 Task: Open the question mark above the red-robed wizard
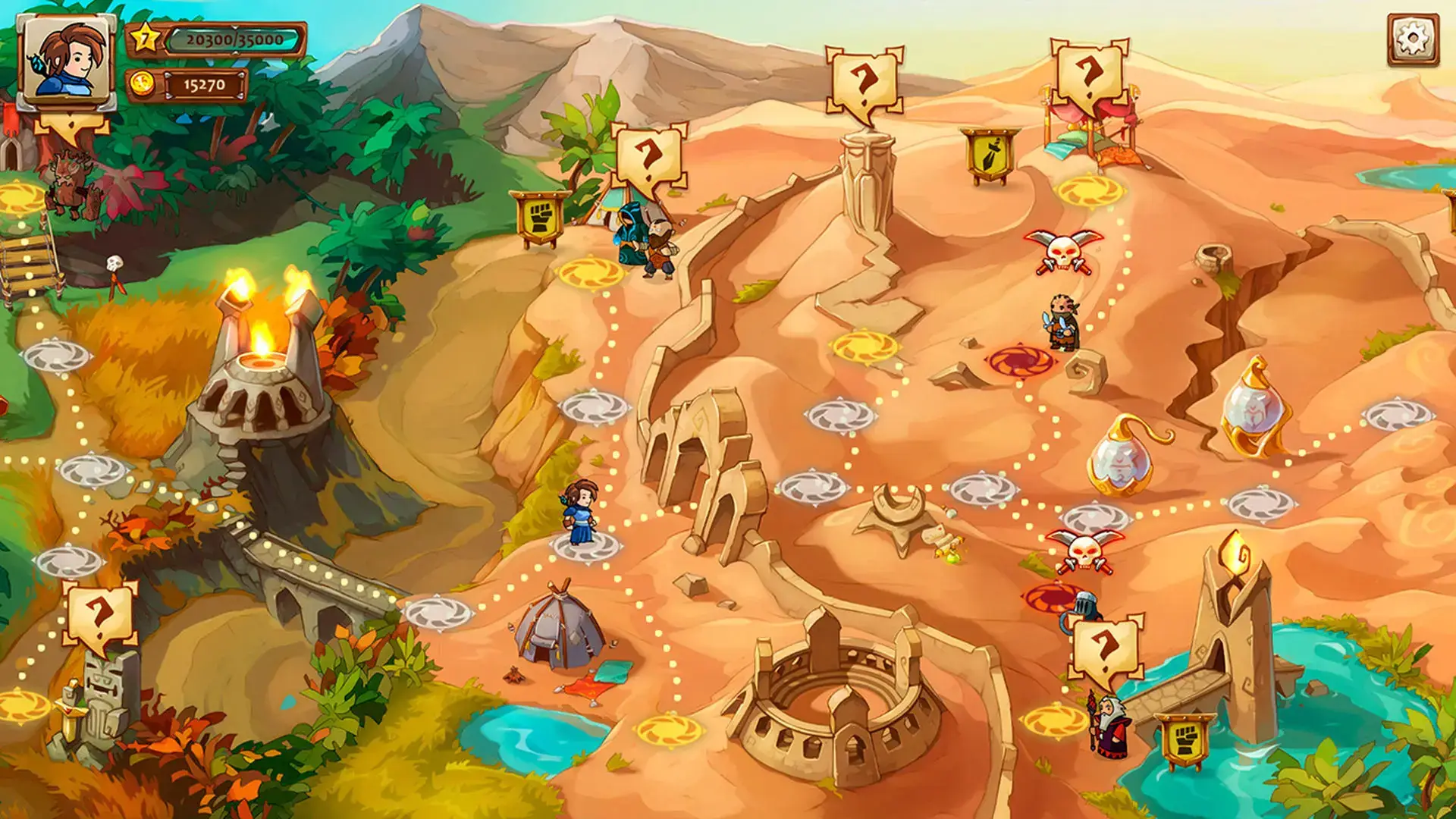click(1105, 648)
